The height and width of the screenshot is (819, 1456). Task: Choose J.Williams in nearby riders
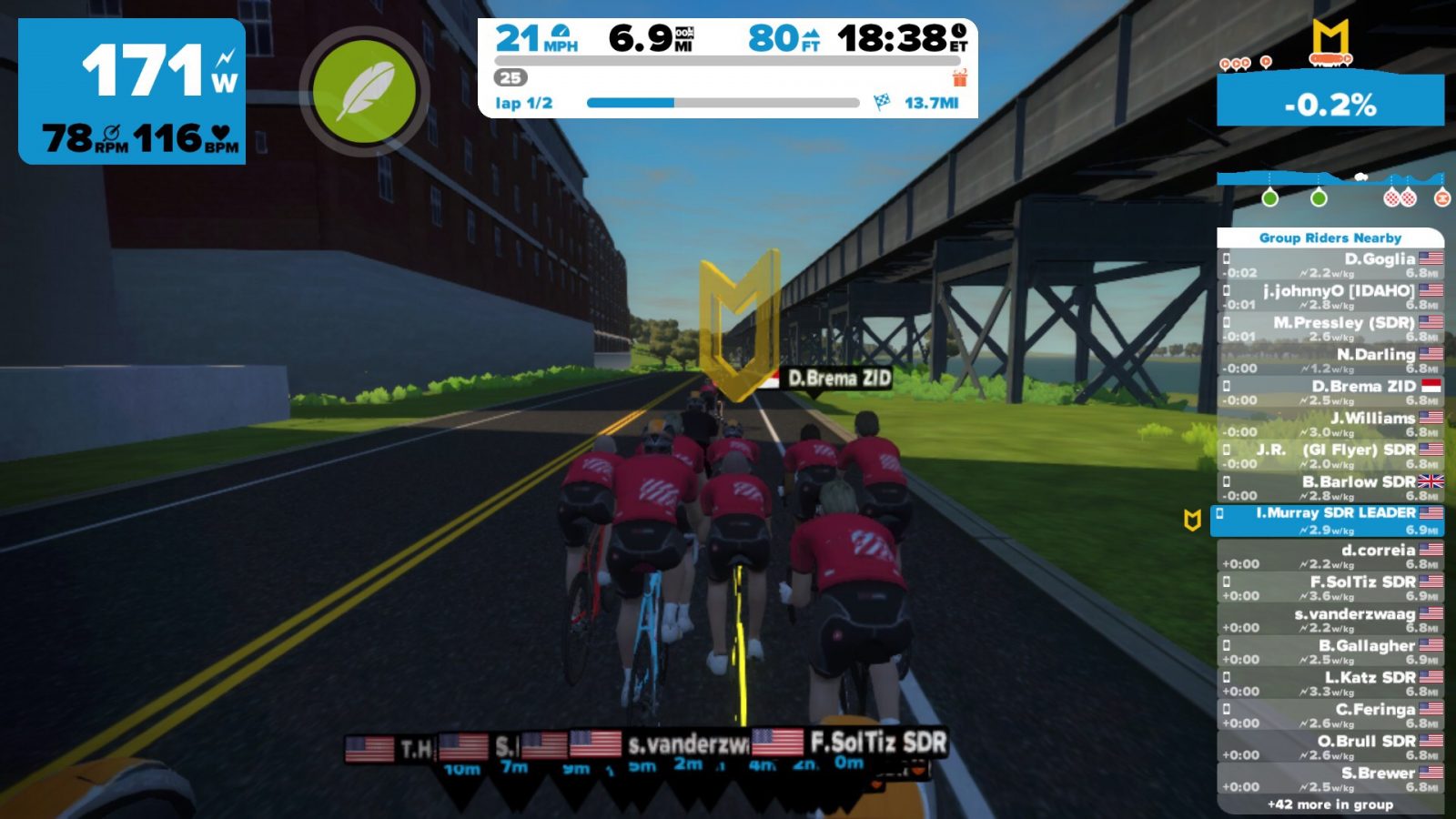(1330, 424)
